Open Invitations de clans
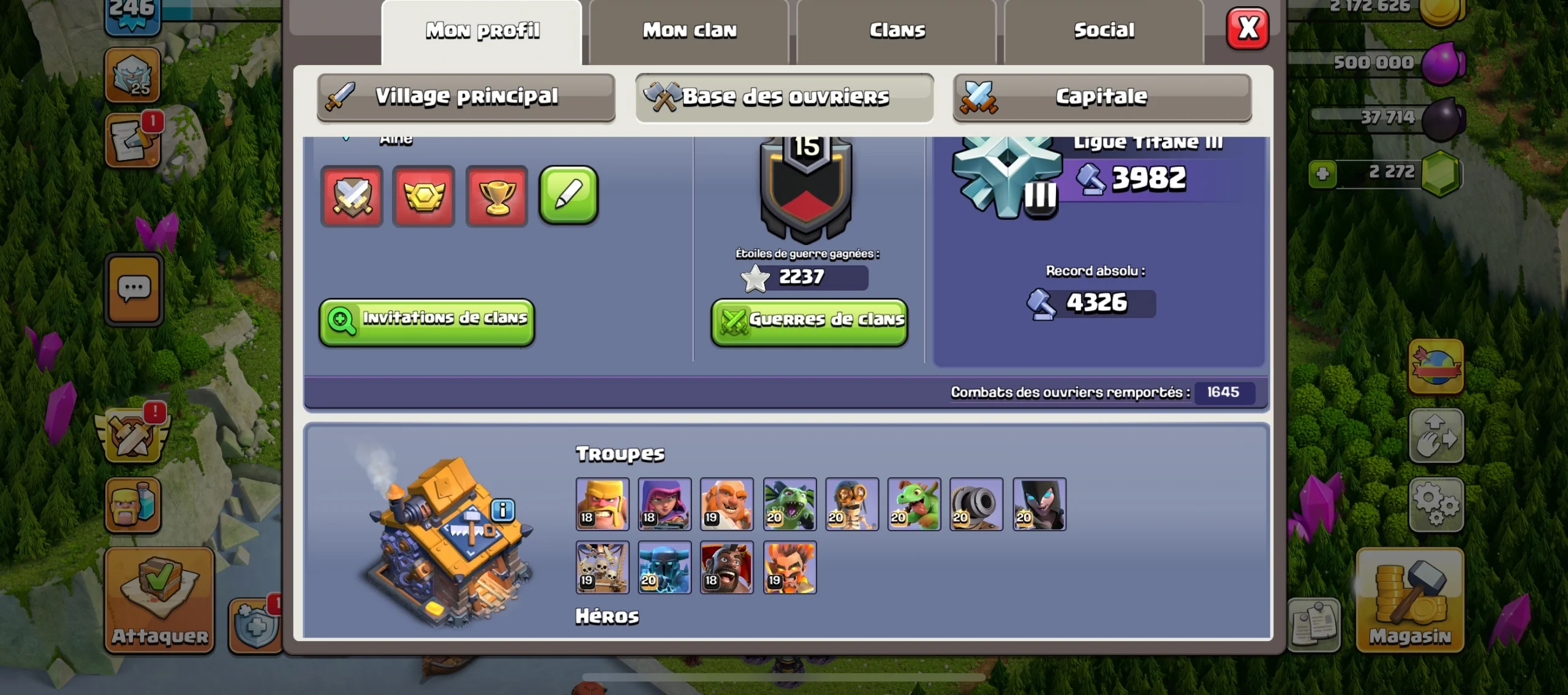1568x695 pixels. pos(427,320)
